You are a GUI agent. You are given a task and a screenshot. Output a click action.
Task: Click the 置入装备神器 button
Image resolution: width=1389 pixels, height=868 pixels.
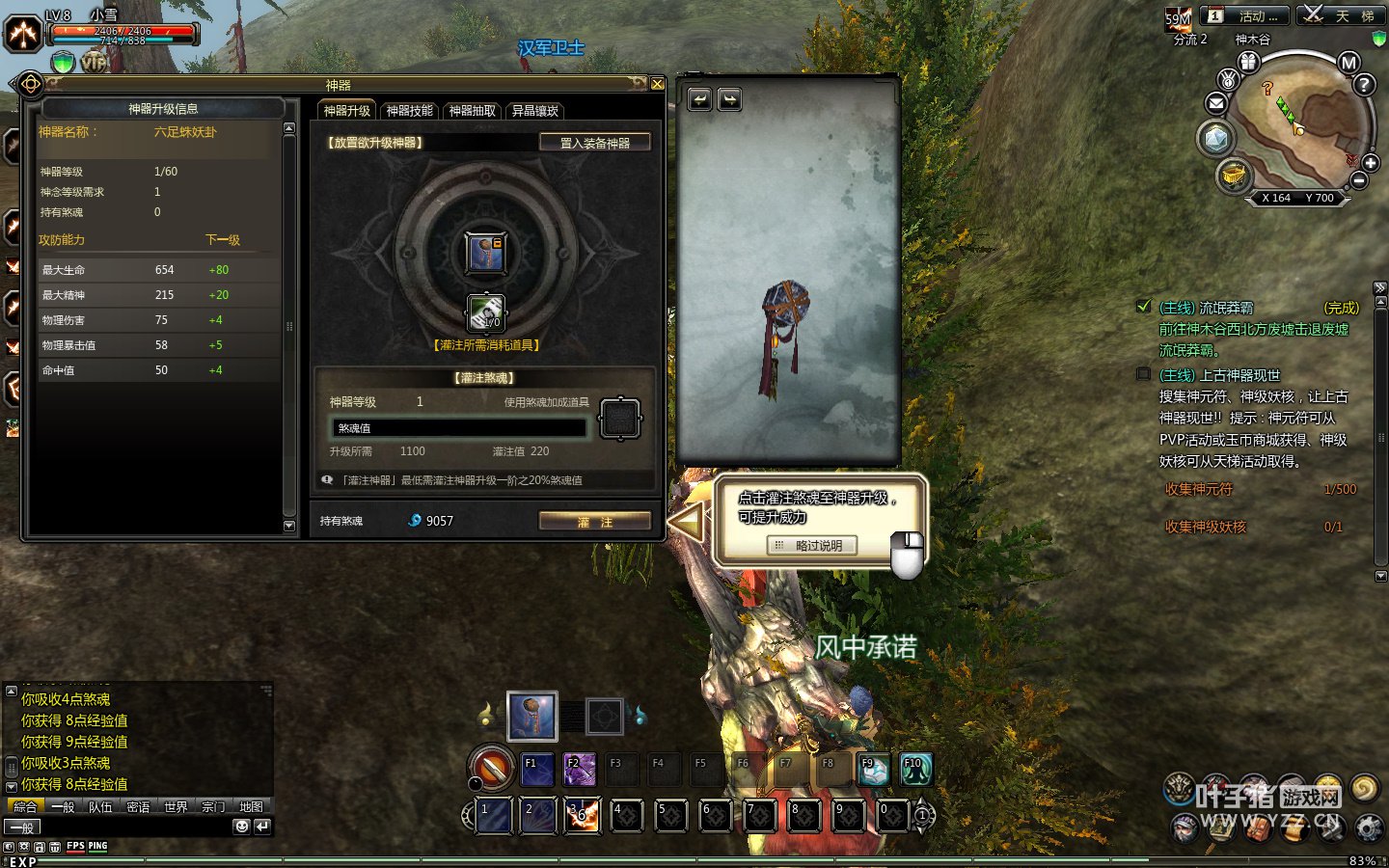tap(594, 143)
